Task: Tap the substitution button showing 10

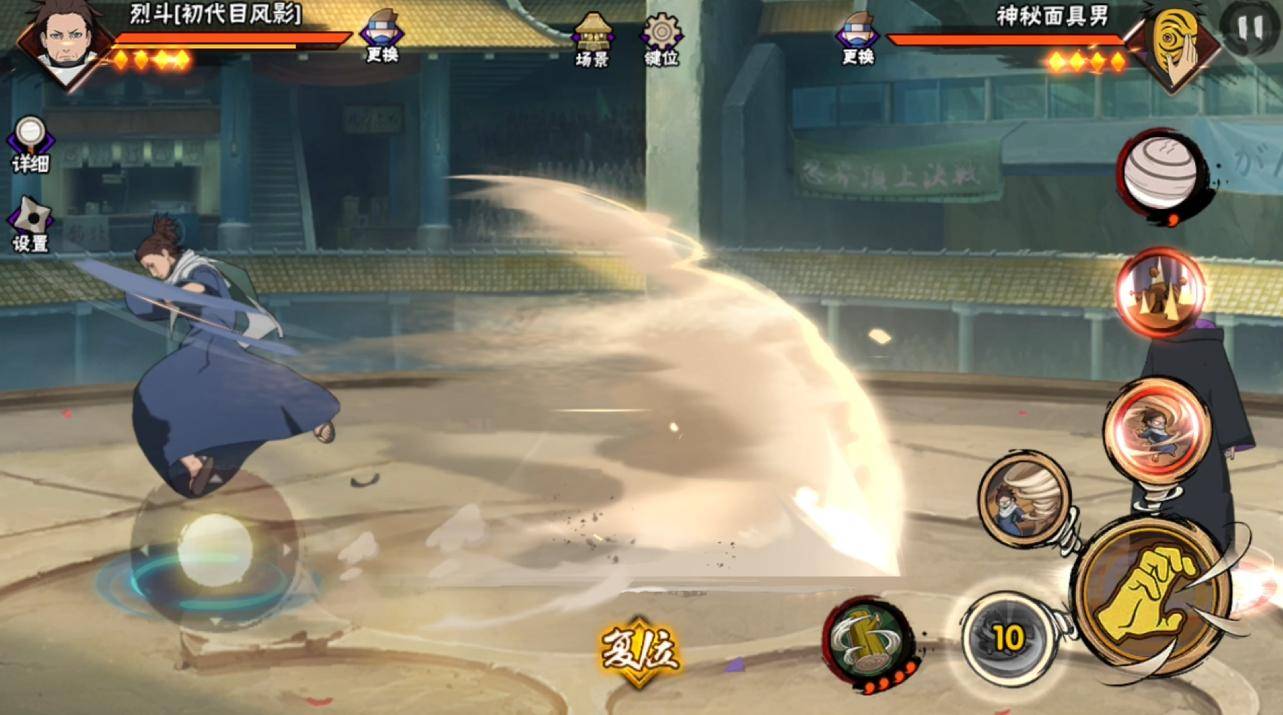Action: click(x=1008, y=638)
